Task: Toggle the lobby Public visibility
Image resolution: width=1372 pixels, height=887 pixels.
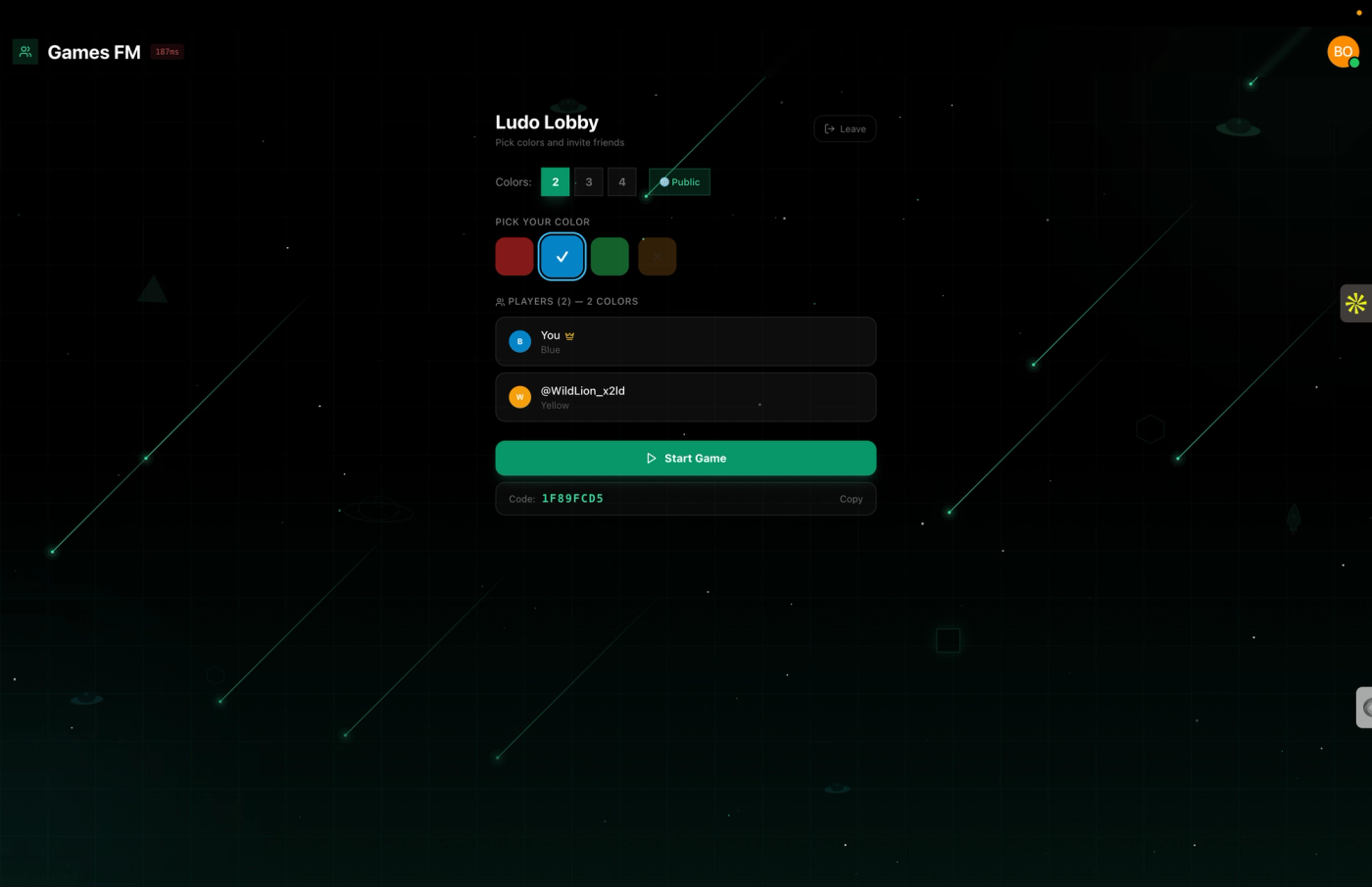Action: click(679, 181)
